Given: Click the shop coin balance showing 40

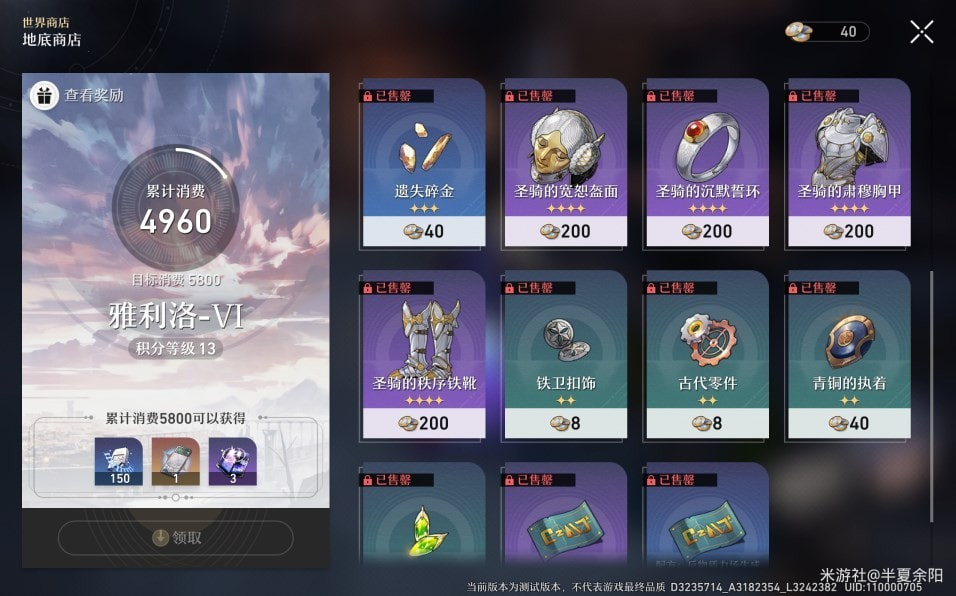Looking at the screenshot, I should pyautogui.click(x=826, y=32).
